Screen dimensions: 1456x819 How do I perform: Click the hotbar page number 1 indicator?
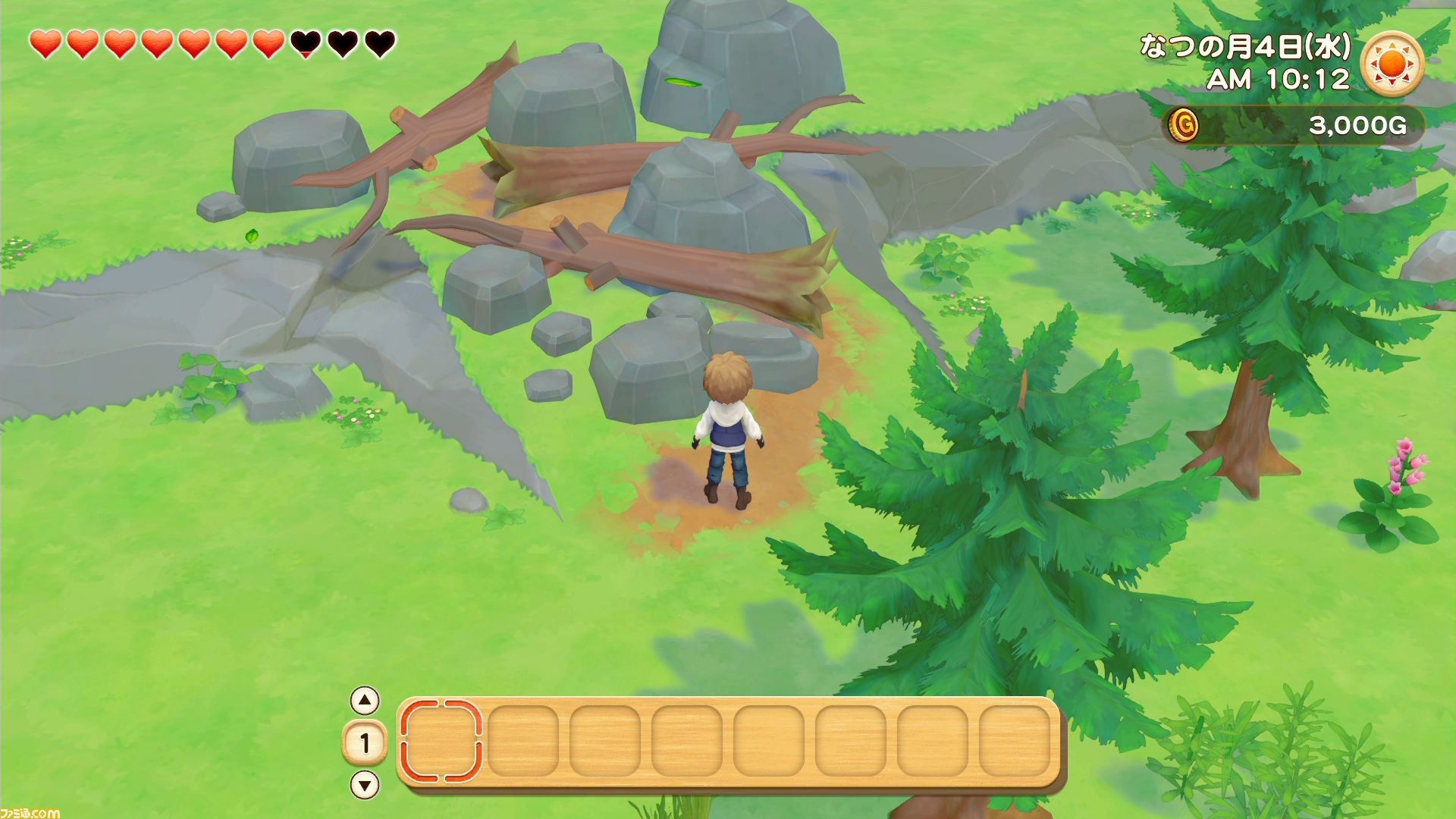[x=365, y=743]
